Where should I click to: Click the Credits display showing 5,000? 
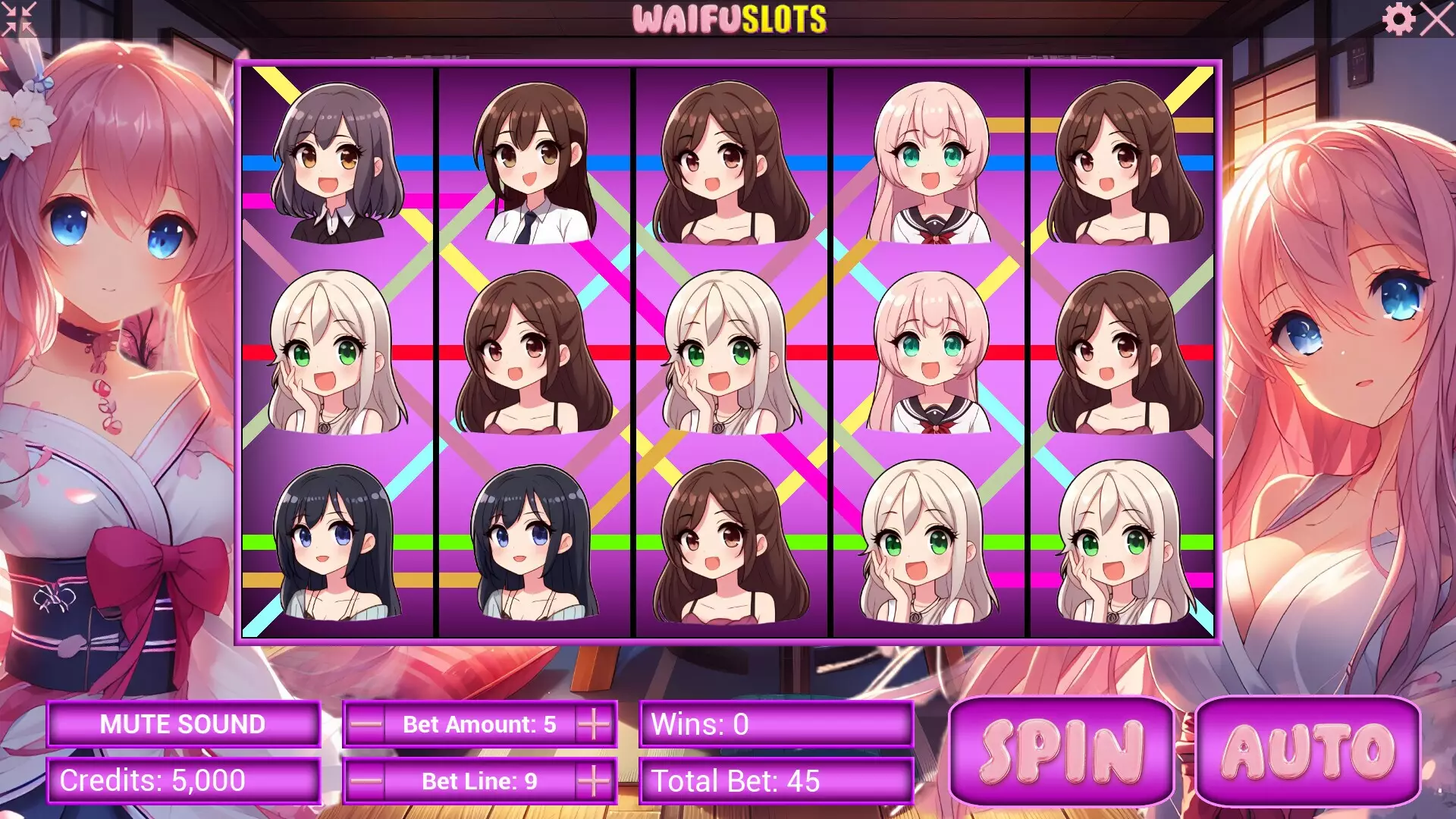180,780
